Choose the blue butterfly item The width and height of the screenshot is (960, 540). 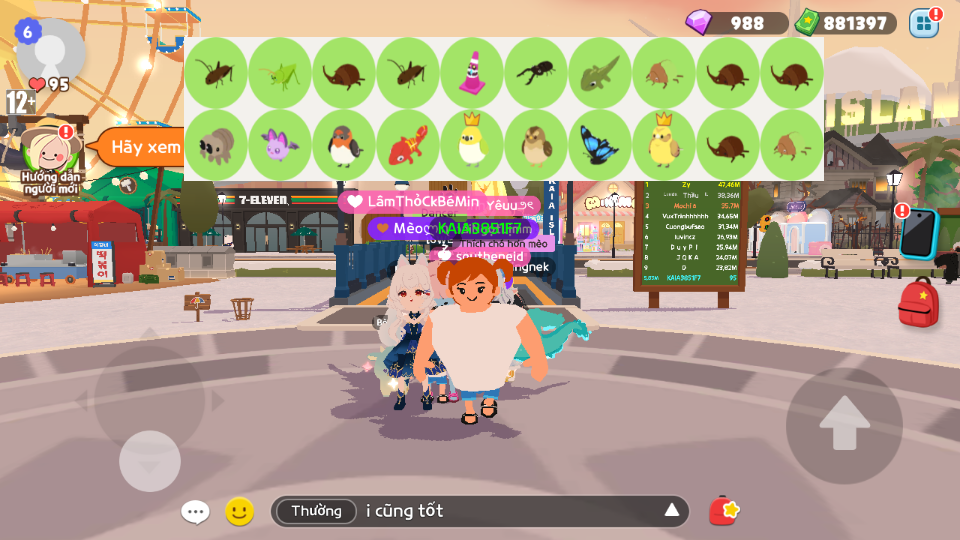600,145
